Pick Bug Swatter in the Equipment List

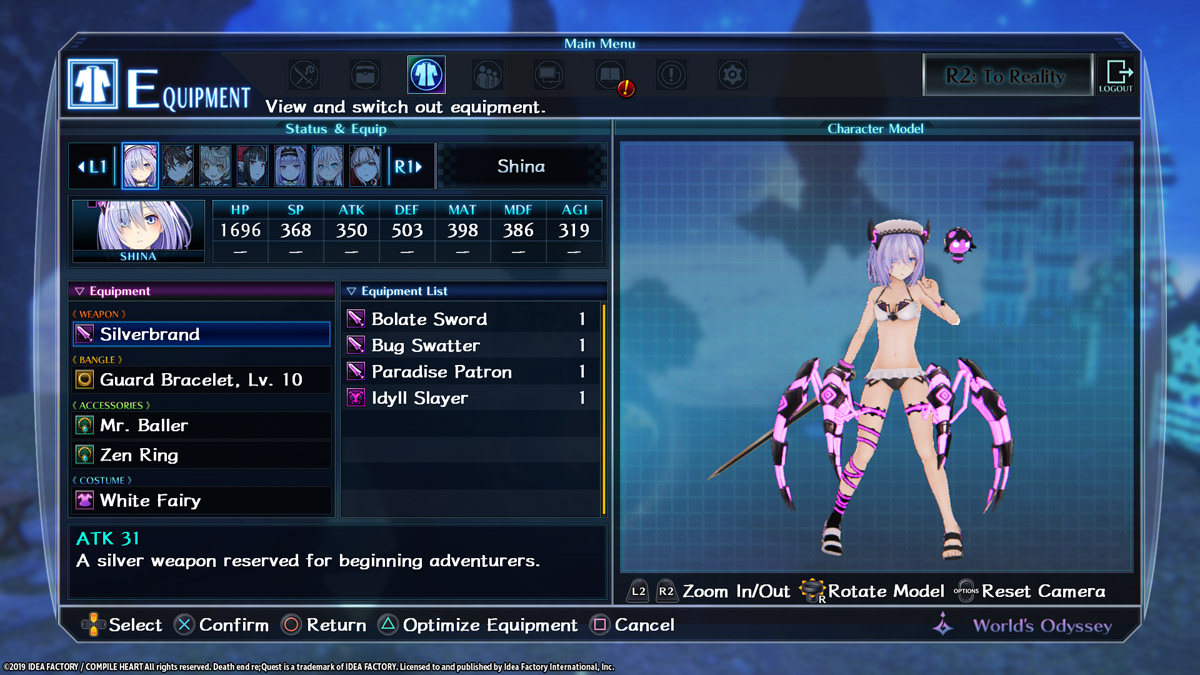[x=470, y=345]
